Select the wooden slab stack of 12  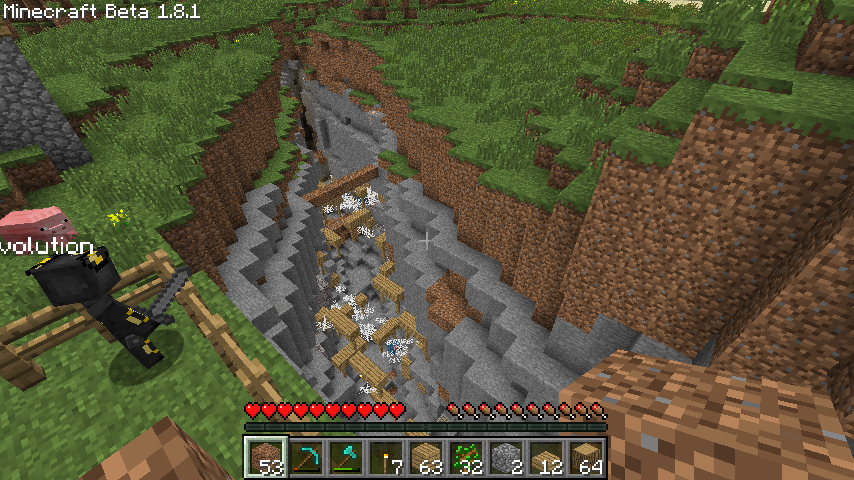pyautogui.click(x=546, y=457)
